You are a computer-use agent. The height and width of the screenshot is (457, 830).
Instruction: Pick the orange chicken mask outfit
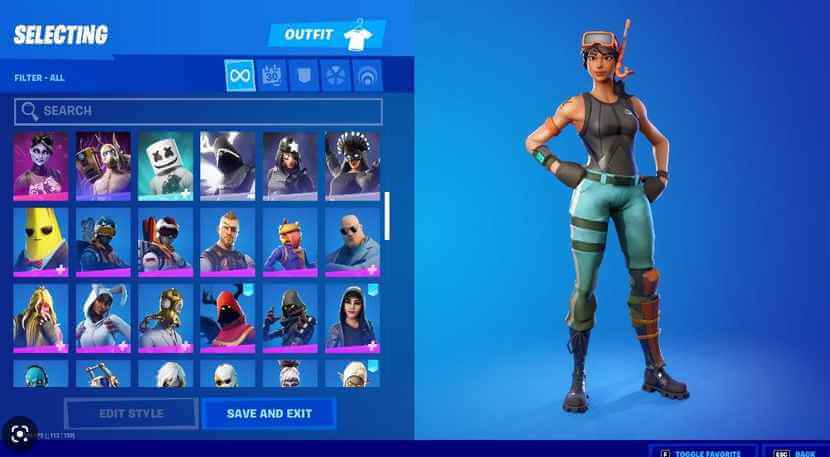coord(290,241)
